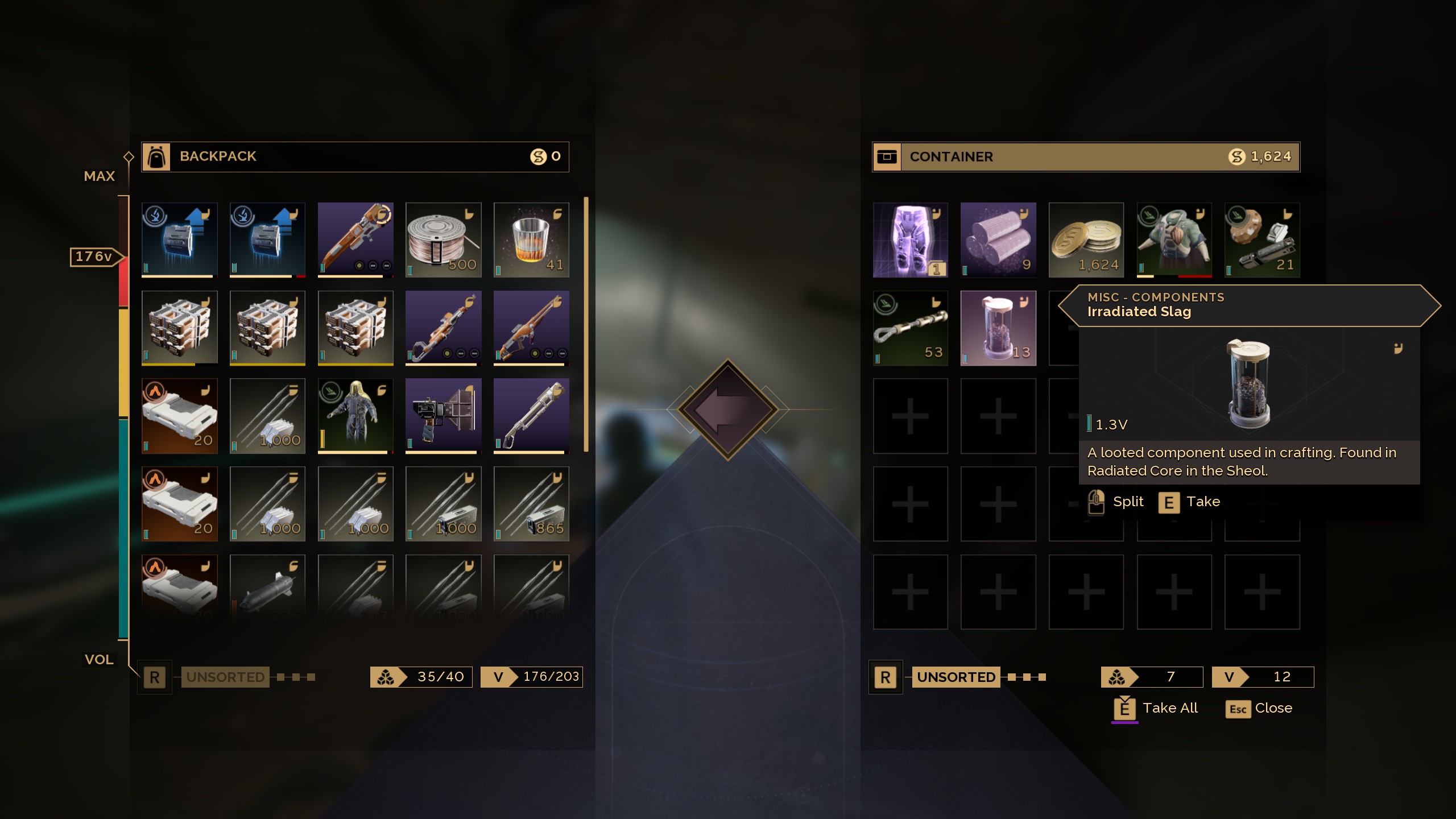Select the copper wire spool of 500
Screen dimensions: 1456x819
click(x=443, y=239)
